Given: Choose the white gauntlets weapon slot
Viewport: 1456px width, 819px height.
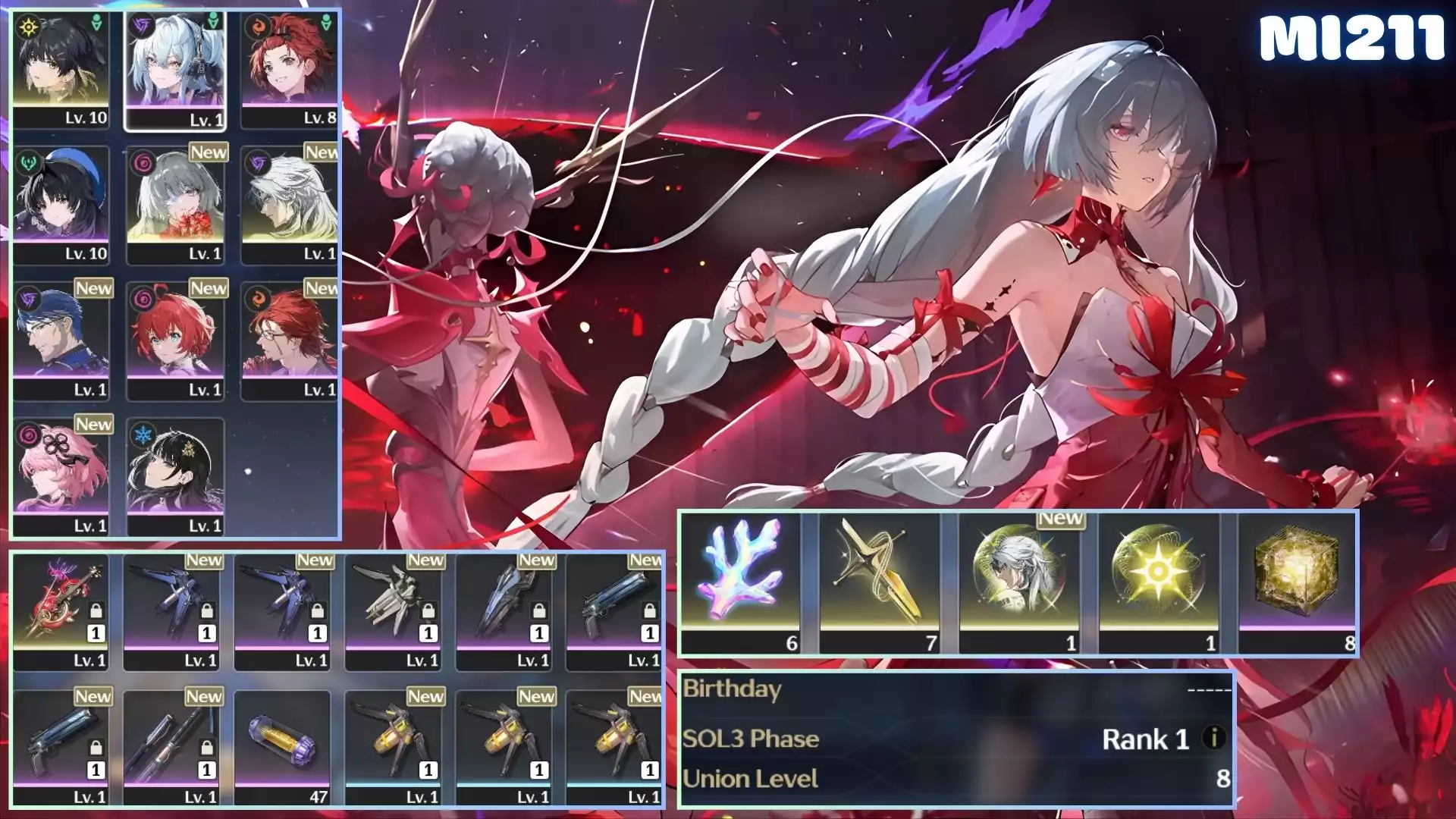Looking at the screenshot, I should tap(394, 611).
